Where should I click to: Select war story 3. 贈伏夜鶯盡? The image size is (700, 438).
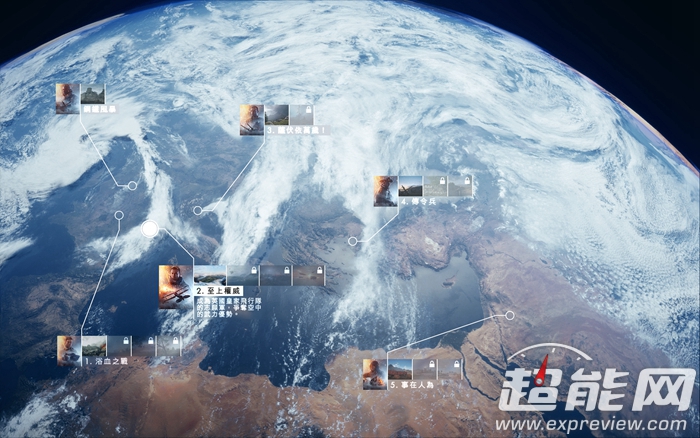click(251, 119)
